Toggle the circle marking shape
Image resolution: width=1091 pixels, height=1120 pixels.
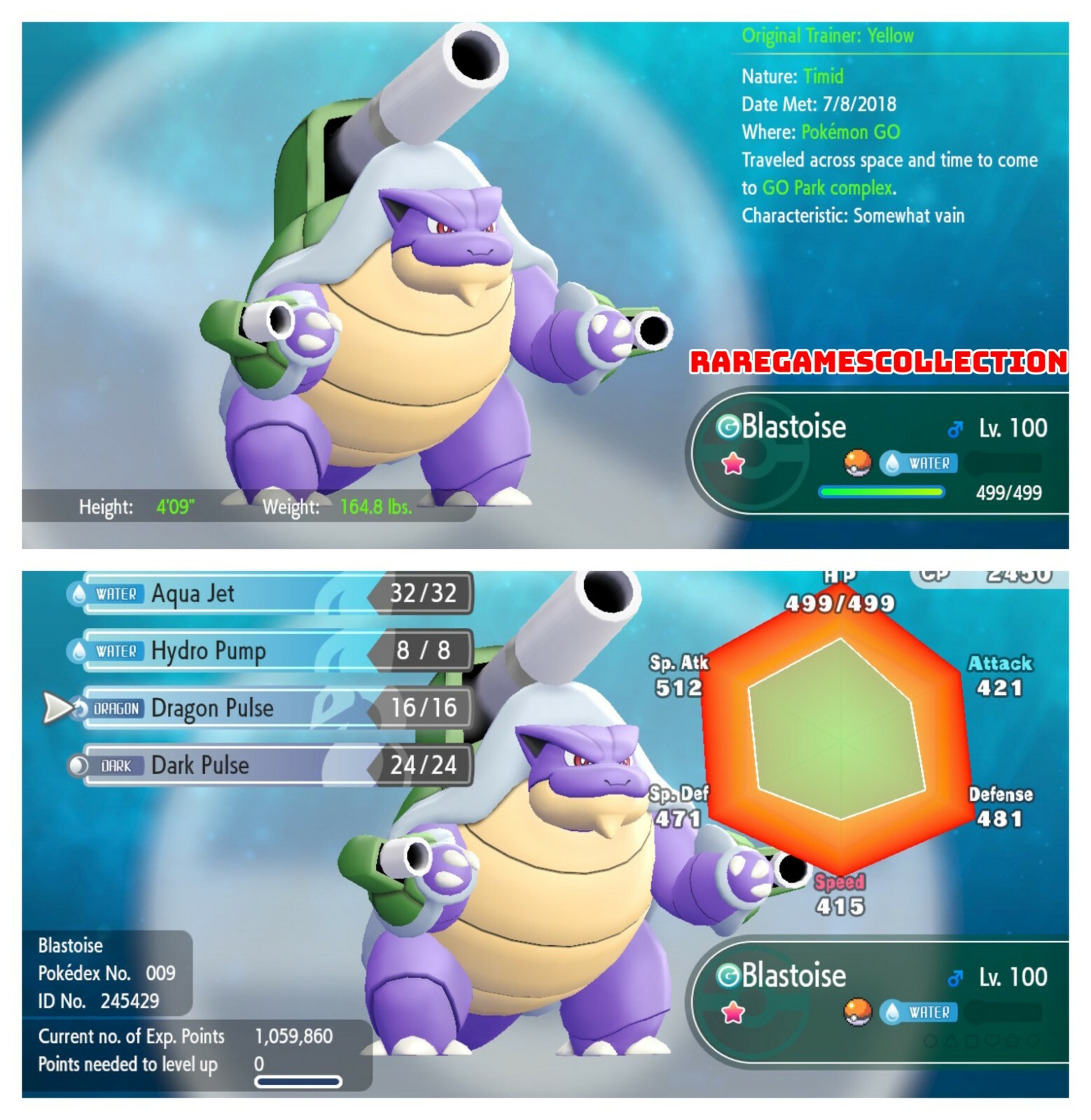click(930, 1041)
